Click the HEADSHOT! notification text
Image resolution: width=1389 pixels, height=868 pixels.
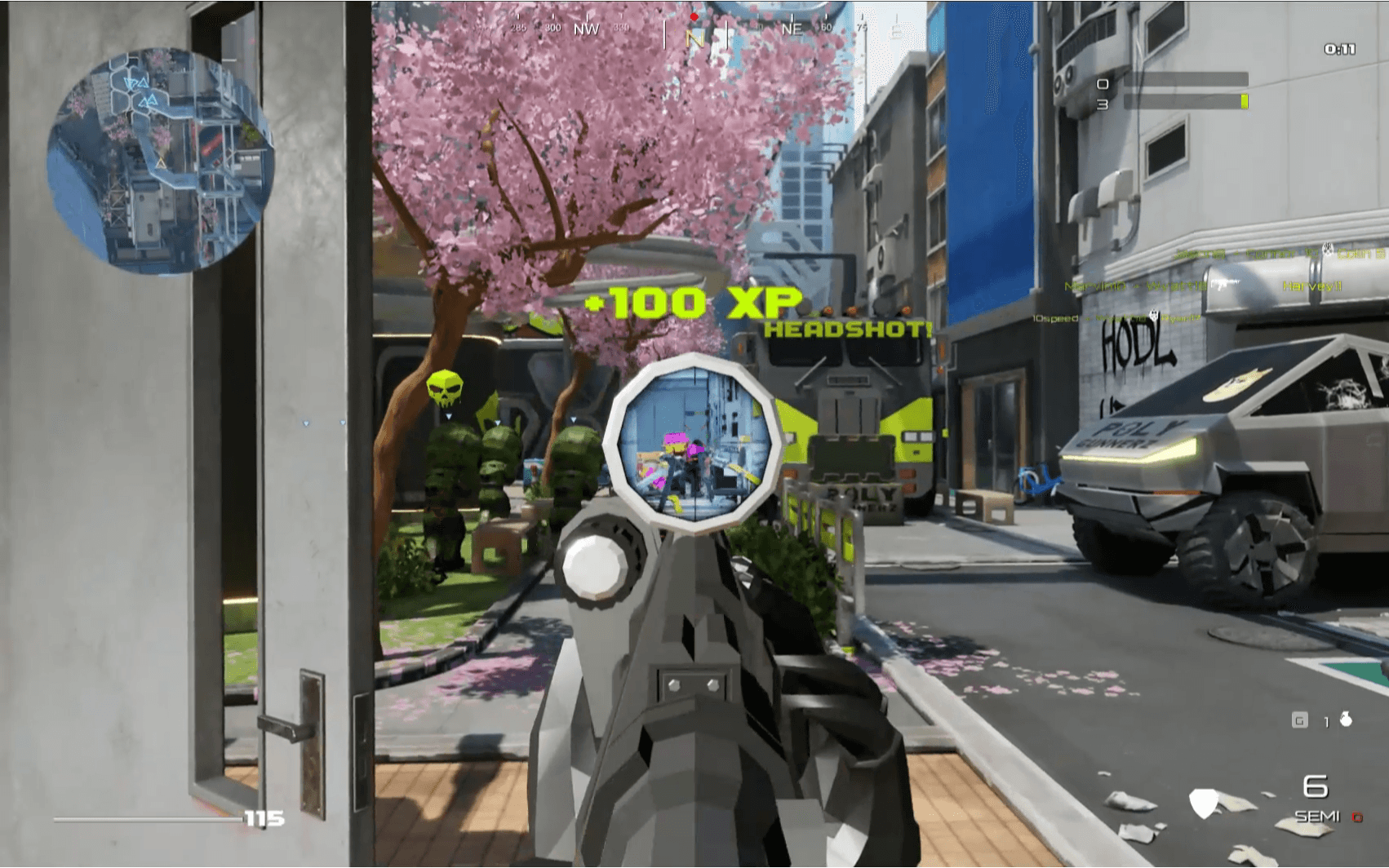(847, 330)
